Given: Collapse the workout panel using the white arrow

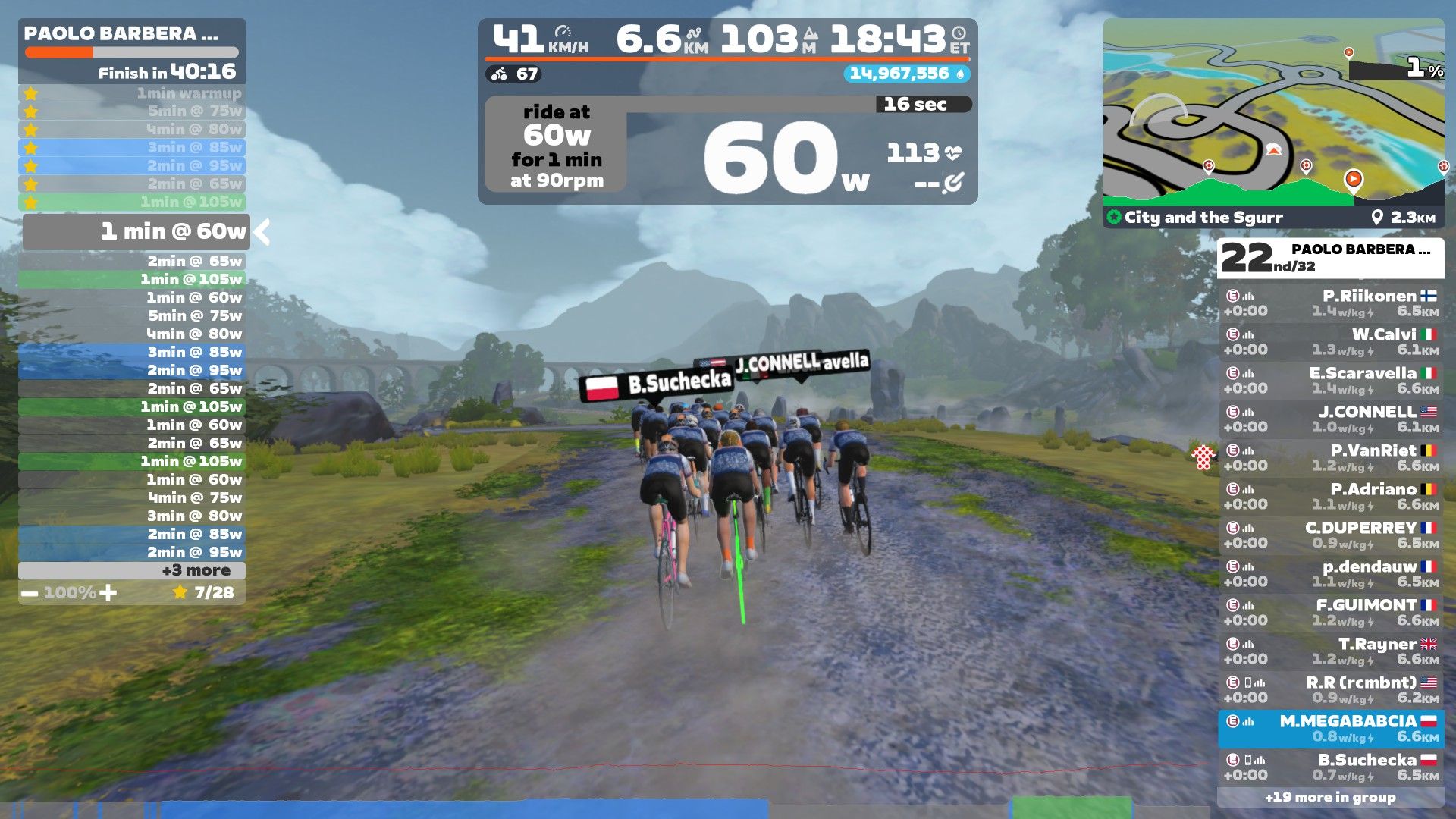Looking at the screenshot, I should (x=262, y=232).
